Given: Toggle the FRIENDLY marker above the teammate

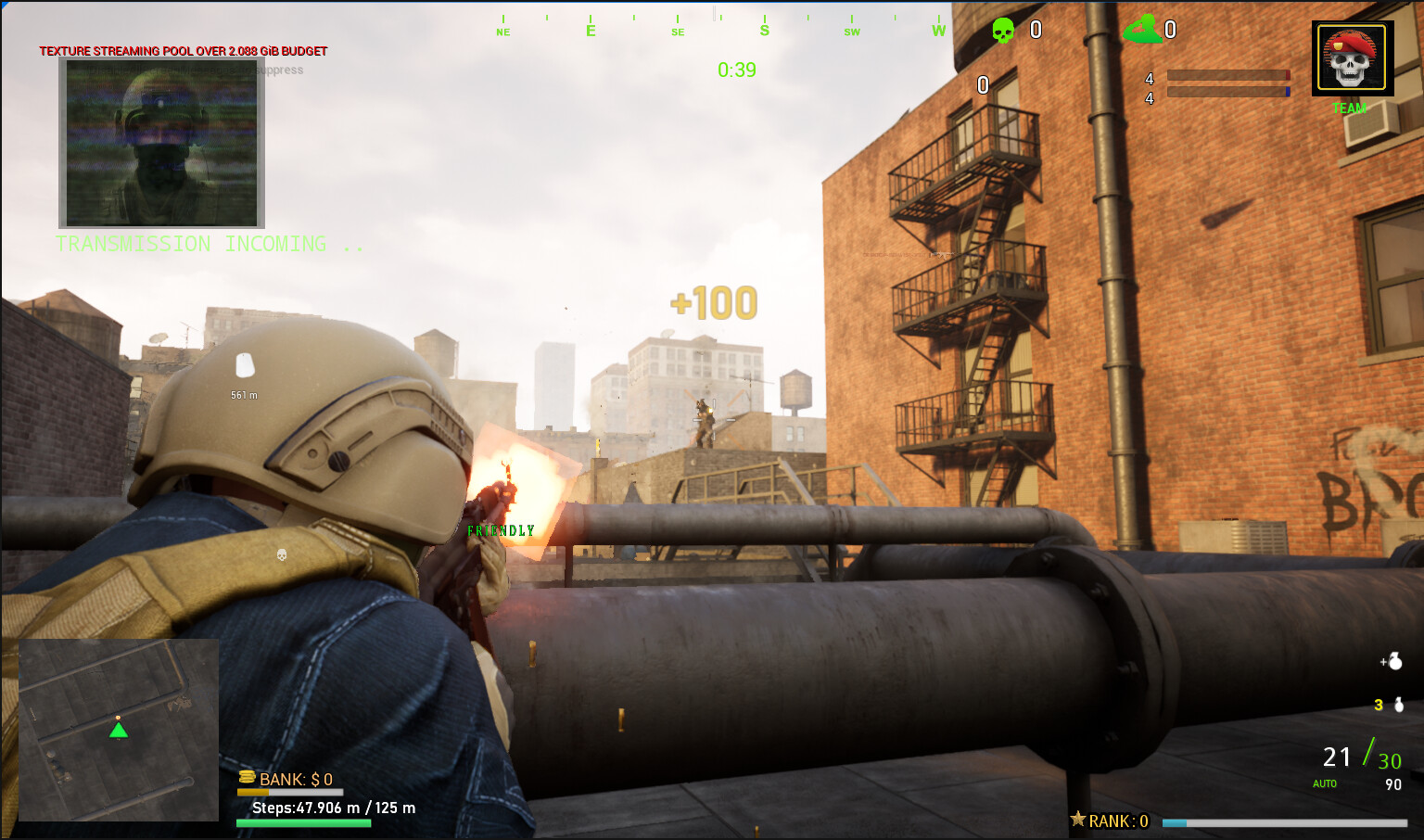Looking at the screenshot, I should coord(502,530).
